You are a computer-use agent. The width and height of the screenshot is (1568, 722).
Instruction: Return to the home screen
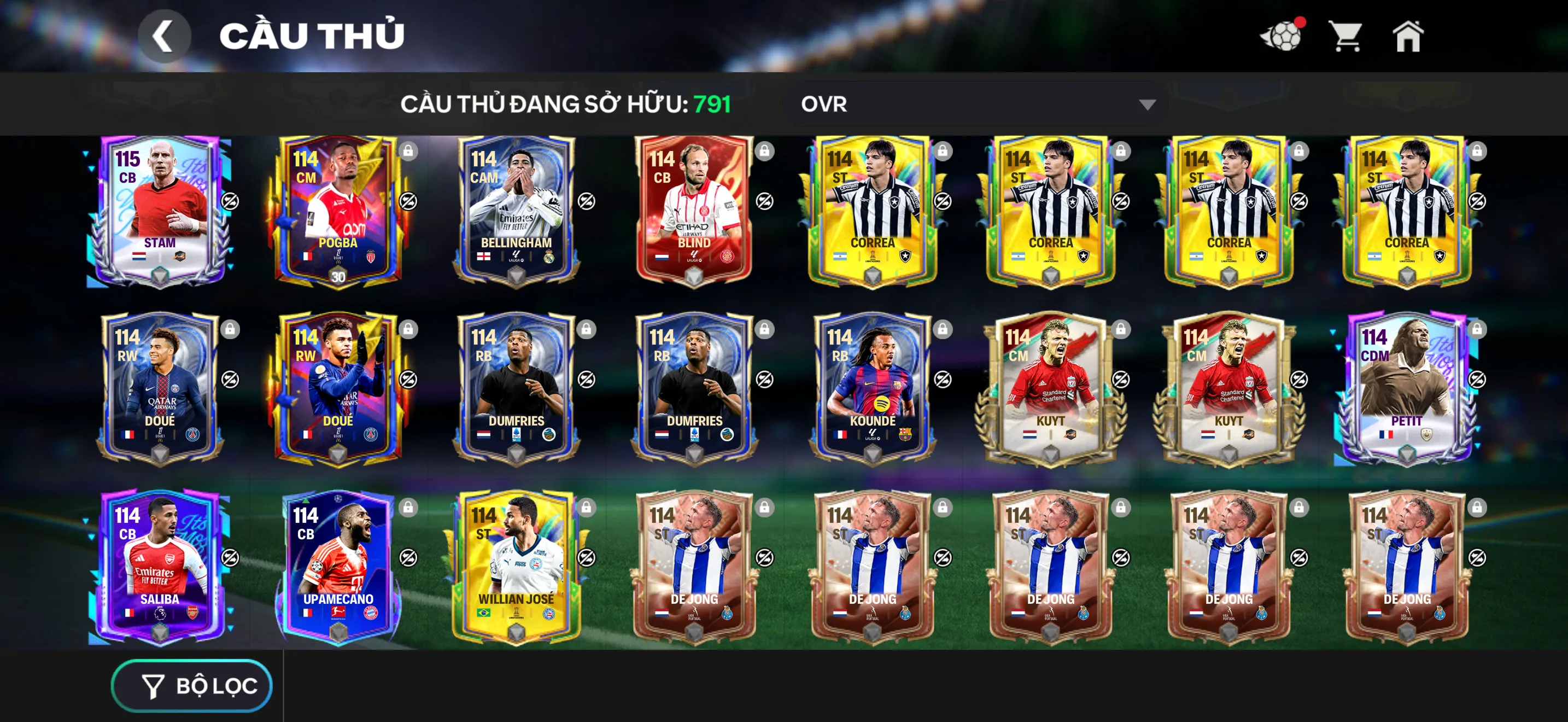(1408, 37)
